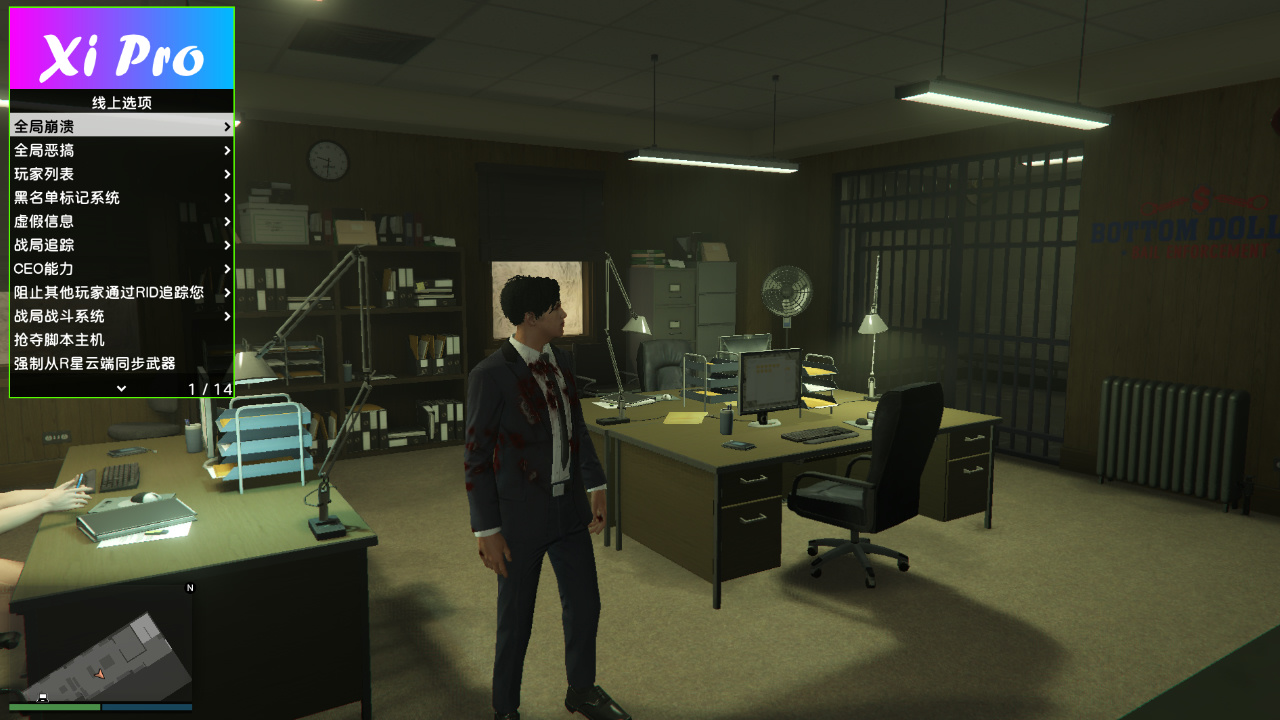
Task: Click the Xi Pro menu banner
Action: pos(122,49)
